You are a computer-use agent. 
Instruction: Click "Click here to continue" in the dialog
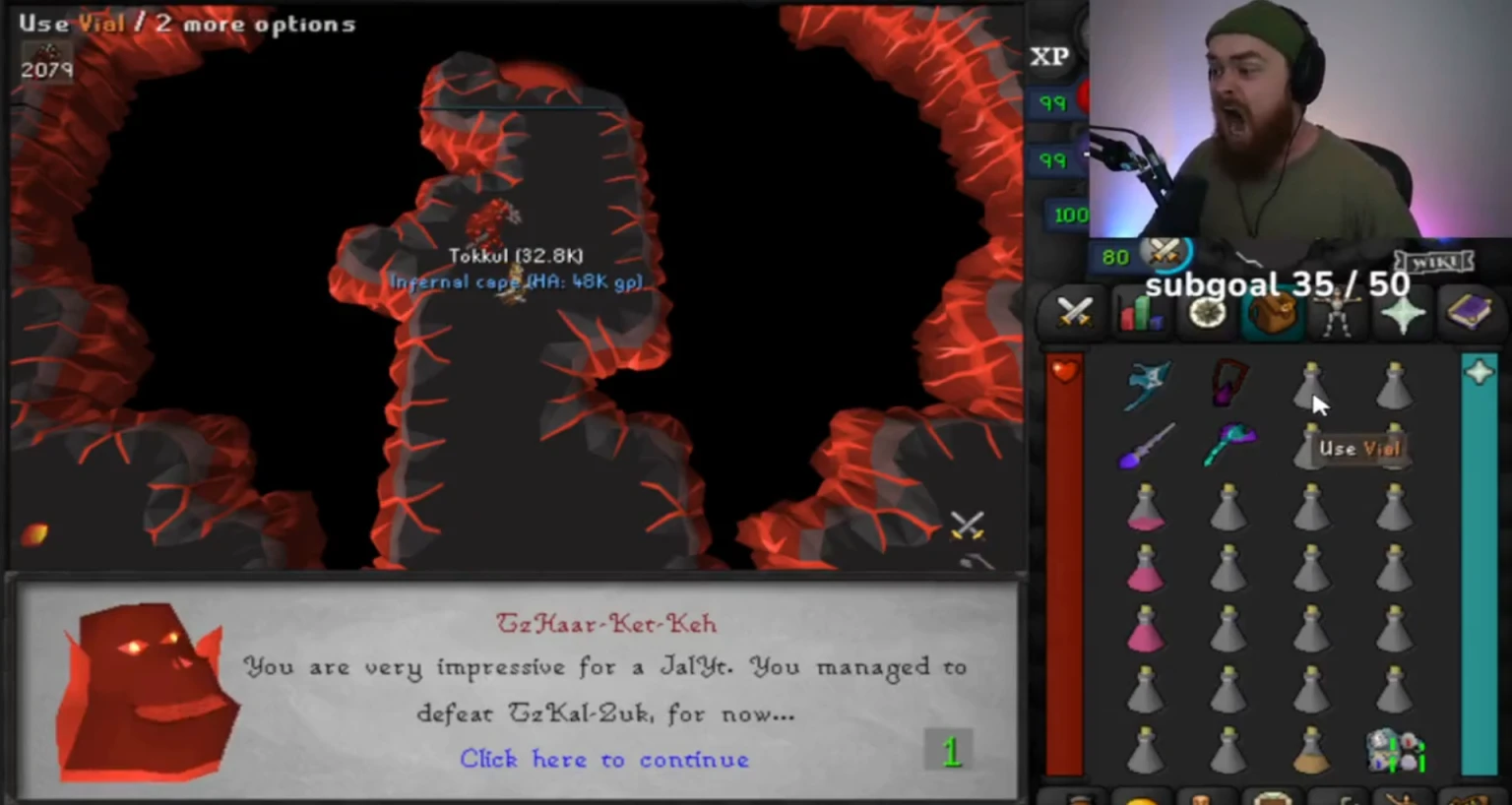click(x=603, y=759)
